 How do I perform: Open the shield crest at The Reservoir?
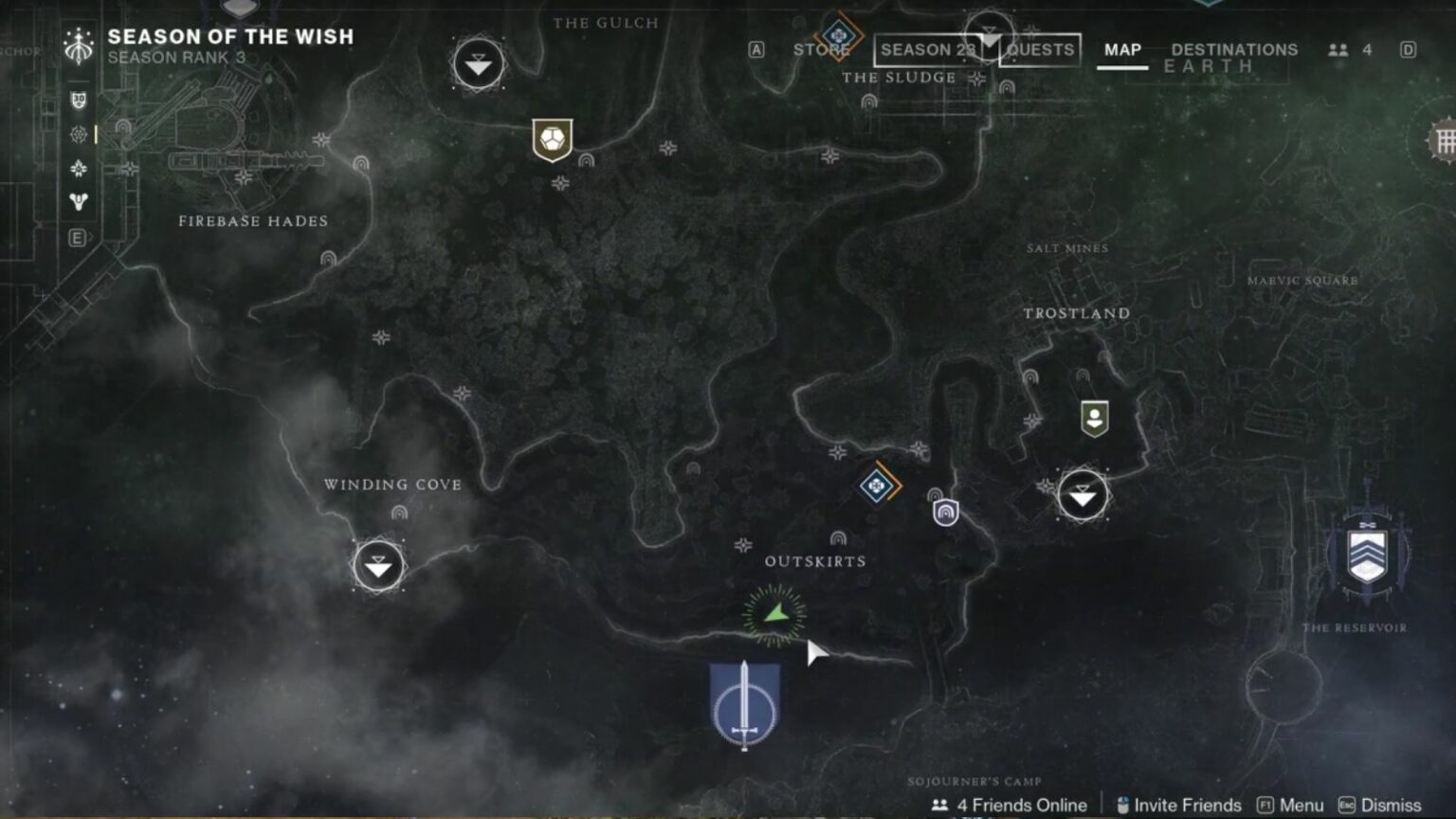(x=1365, y=555)
